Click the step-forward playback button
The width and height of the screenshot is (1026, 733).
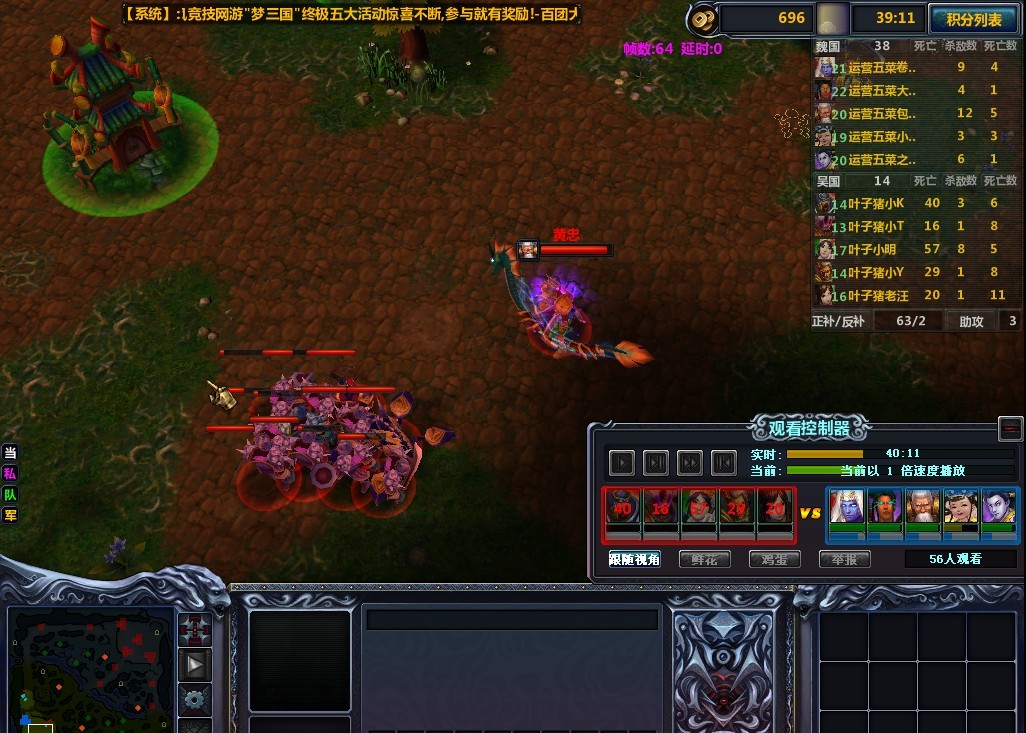point(656,462)
